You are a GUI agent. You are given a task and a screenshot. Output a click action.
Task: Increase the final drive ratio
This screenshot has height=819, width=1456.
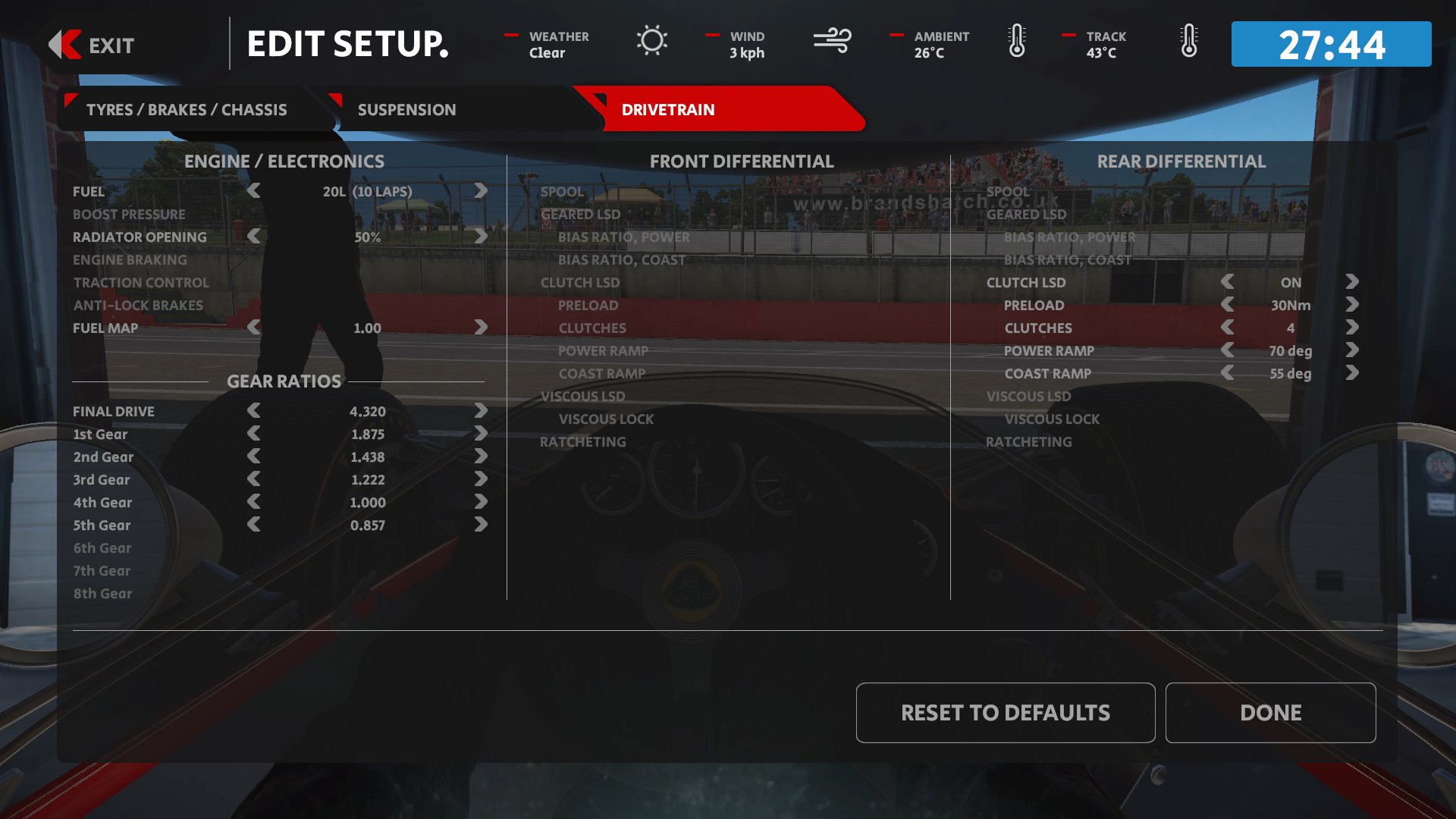pyautogui.click(x=481, y=411)
